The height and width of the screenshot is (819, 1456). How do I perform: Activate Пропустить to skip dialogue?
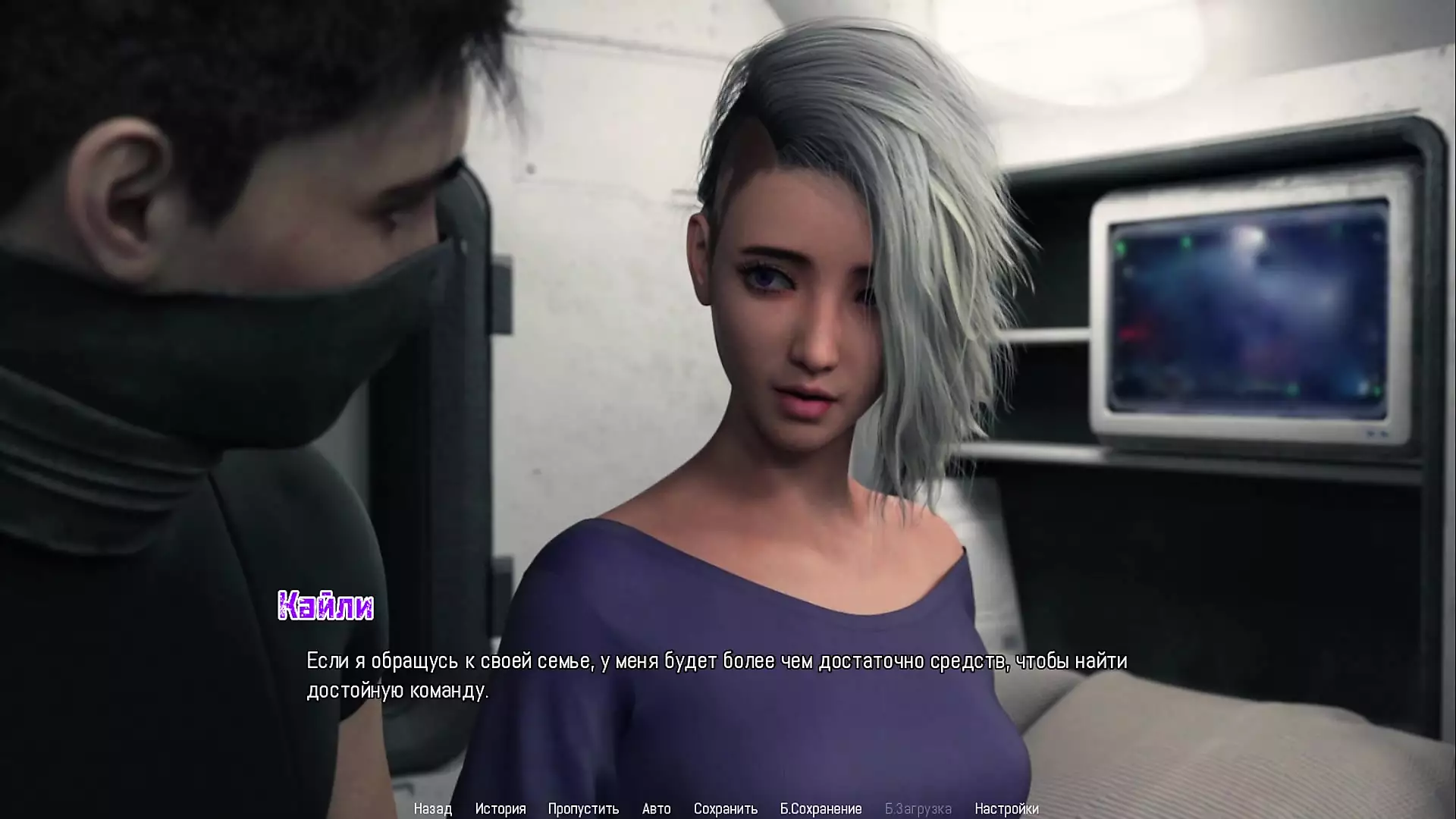point(583,808)
